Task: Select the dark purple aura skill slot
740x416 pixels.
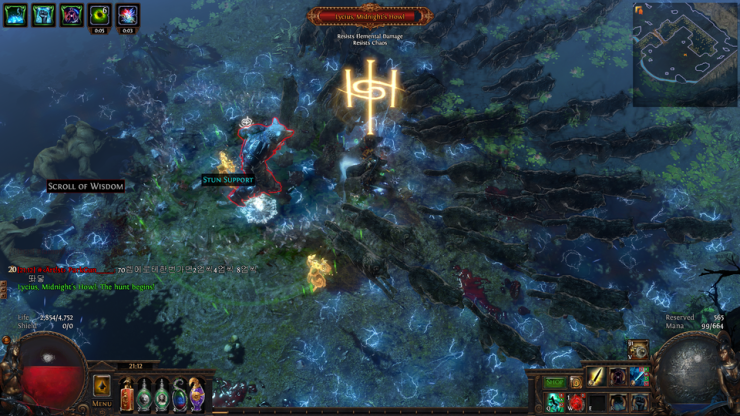Action: [618, 377]
